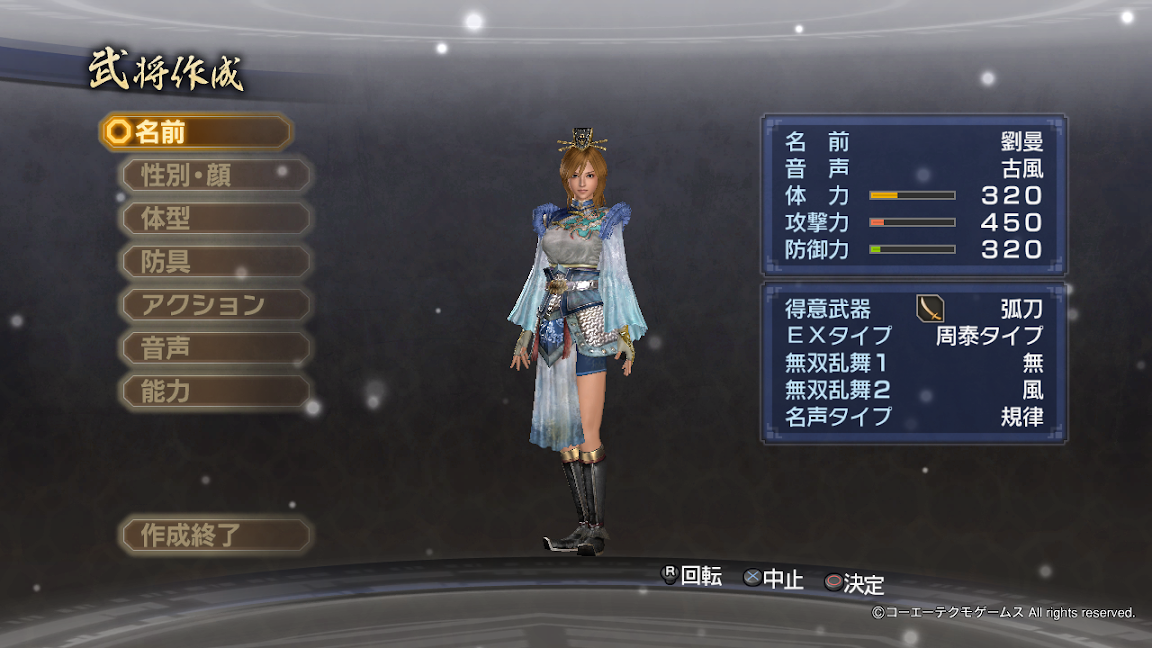Open the 防具 armor menu

(216, 262)
